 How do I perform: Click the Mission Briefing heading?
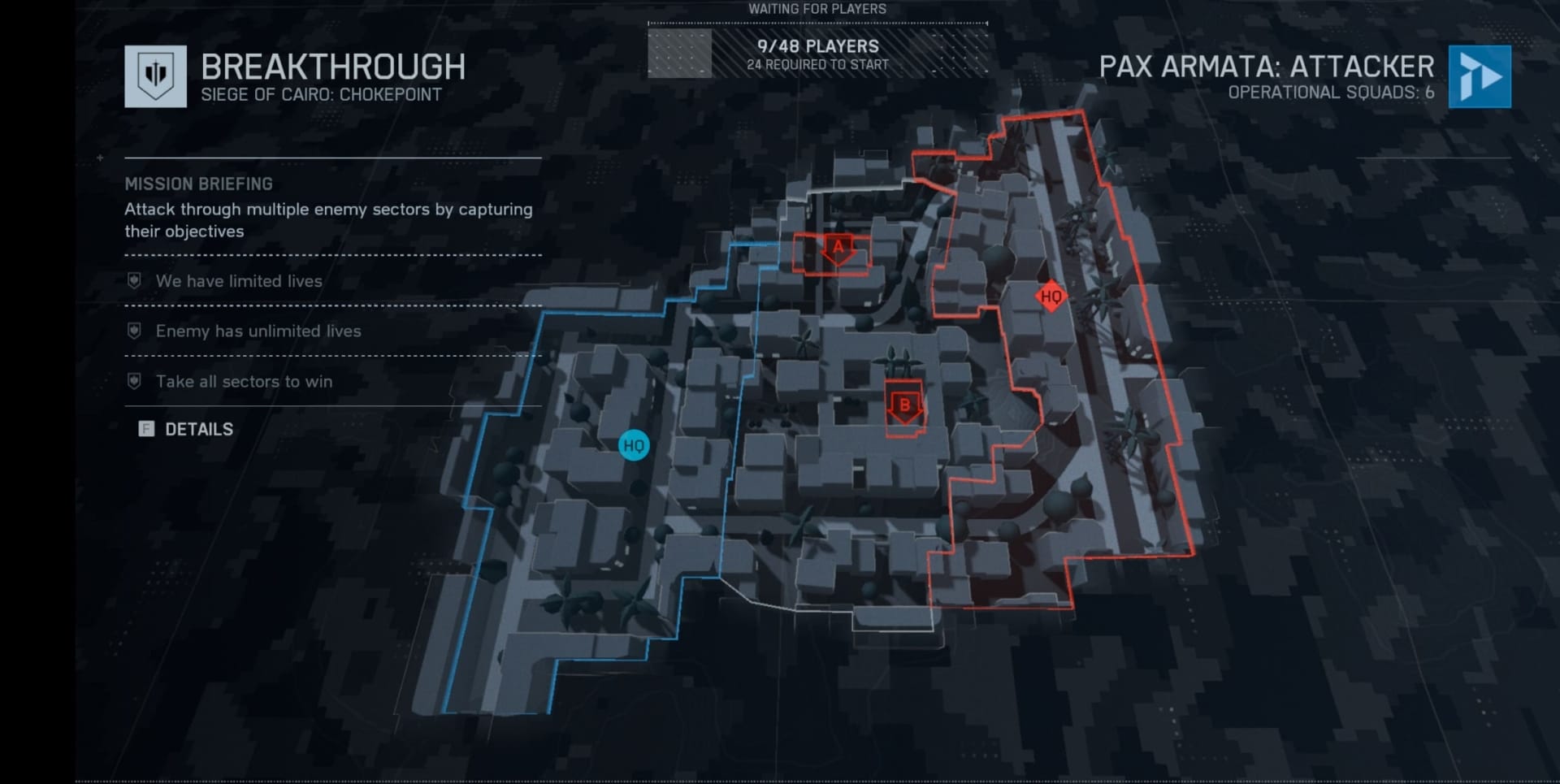point(199,183)
